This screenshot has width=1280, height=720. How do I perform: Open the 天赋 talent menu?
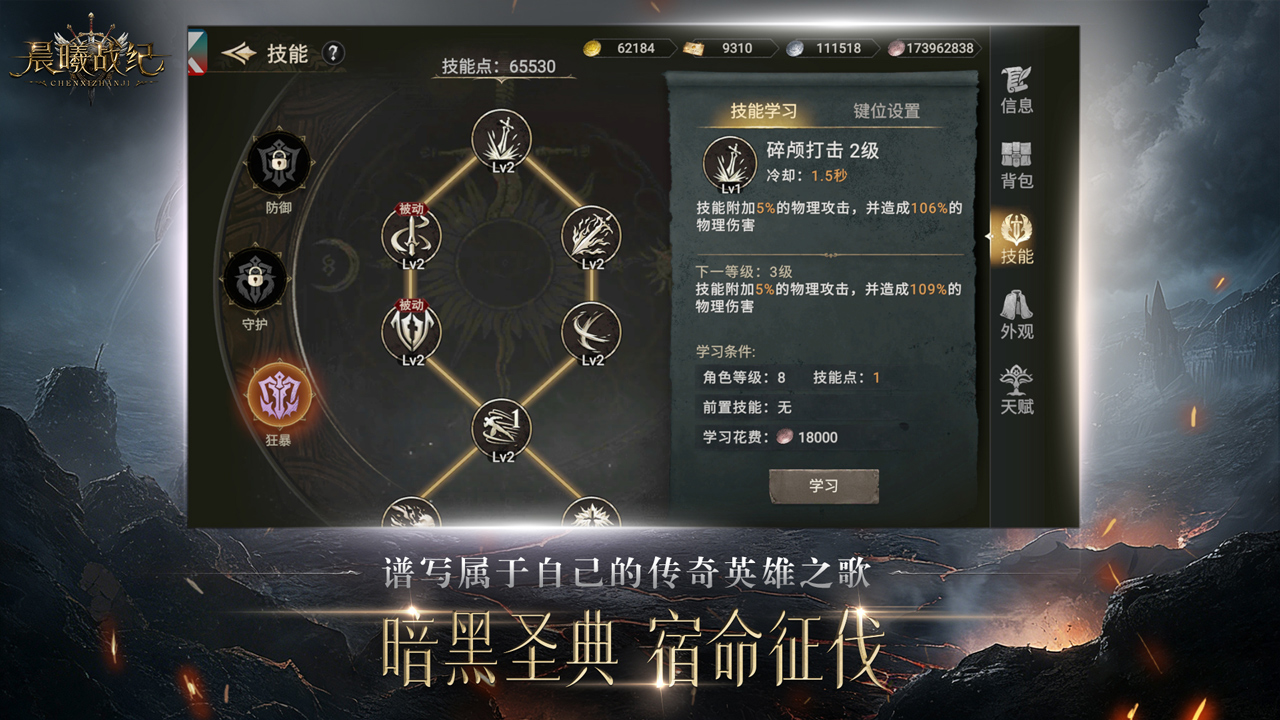pos(1016,391)
